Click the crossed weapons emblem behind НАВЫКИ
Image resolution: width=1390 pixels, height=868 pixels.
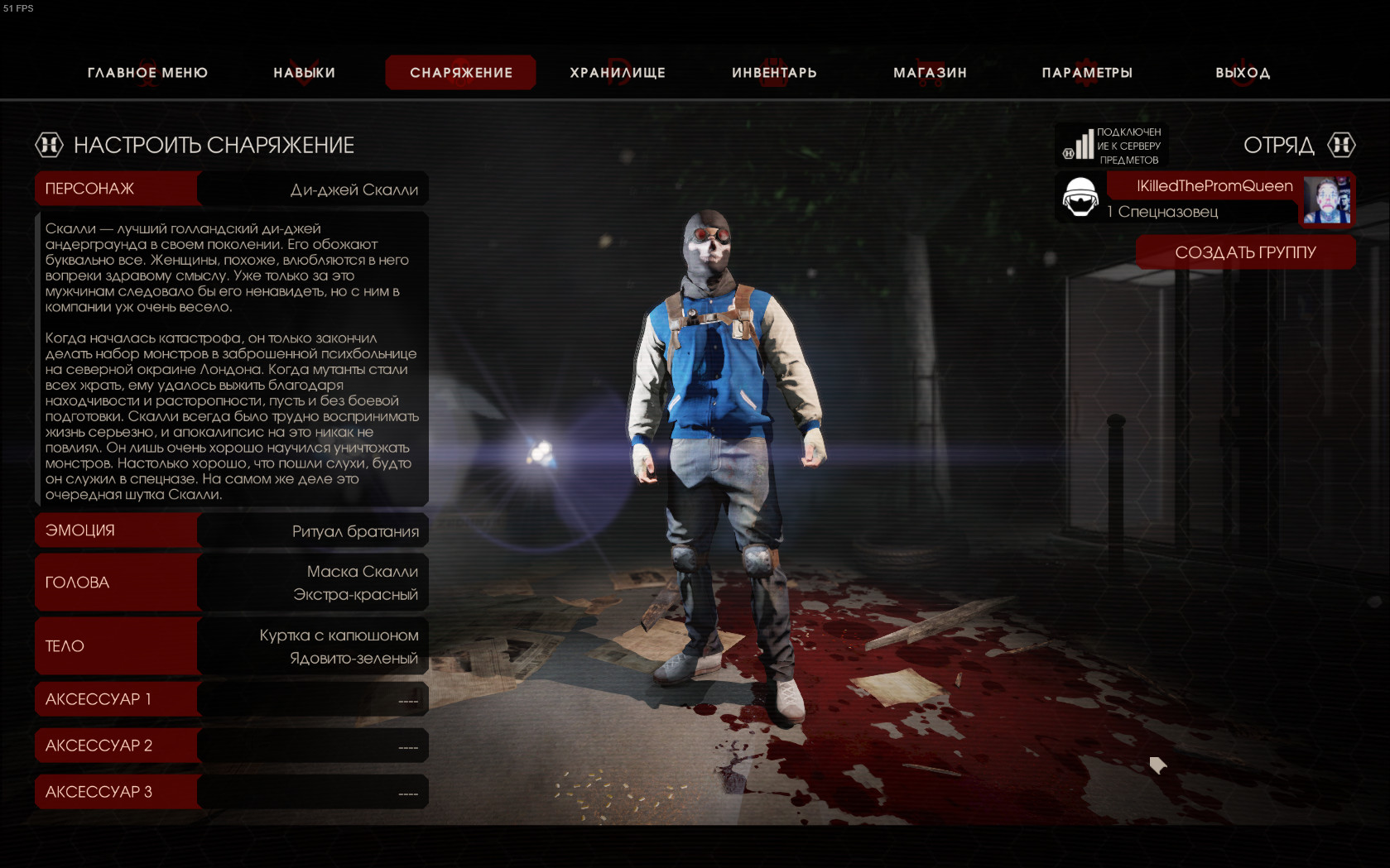click(x=303, y=72)
